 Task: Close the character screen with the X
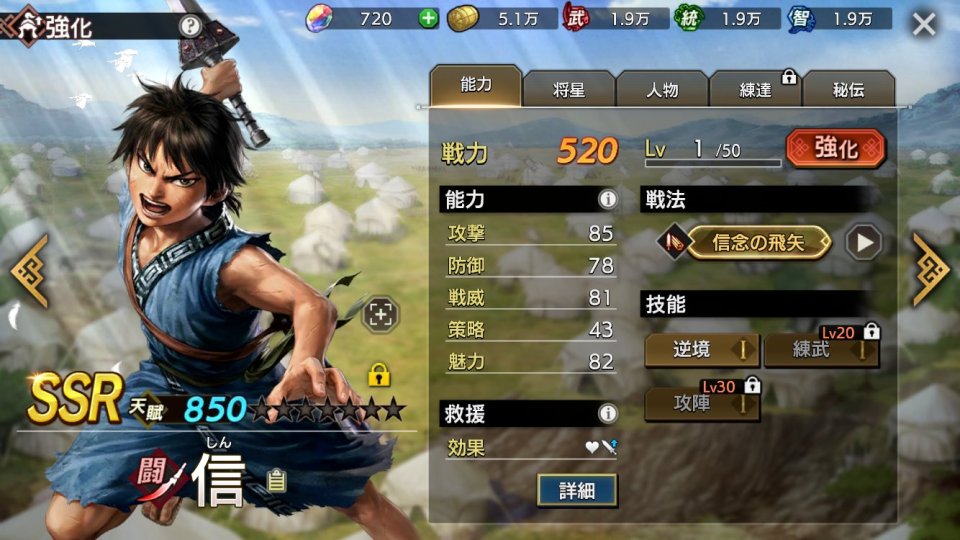pos(924,24)
